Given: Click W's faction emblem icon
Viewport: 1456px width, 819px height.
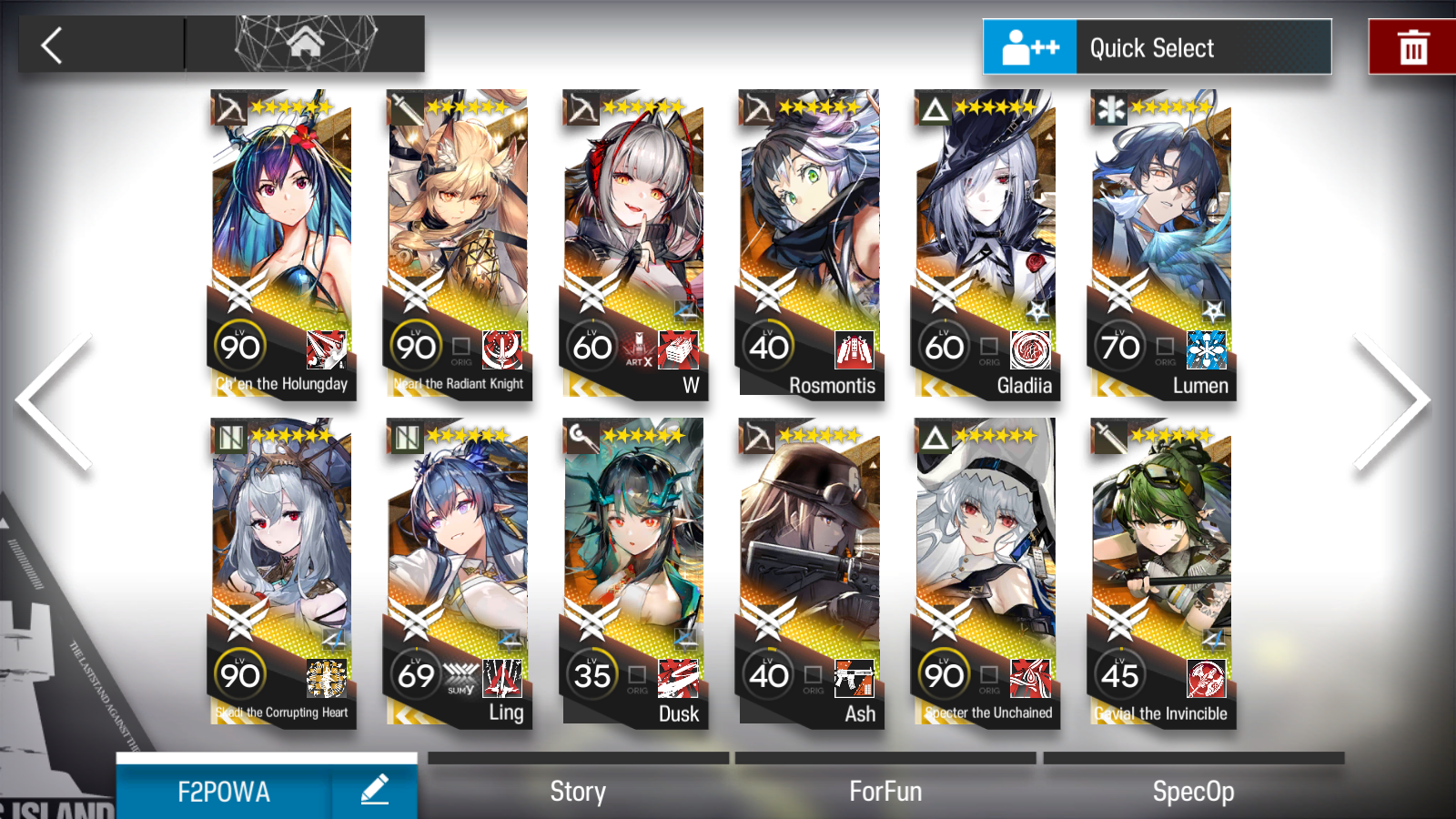Looking at the screenshot, I should (x=679, y=351).
